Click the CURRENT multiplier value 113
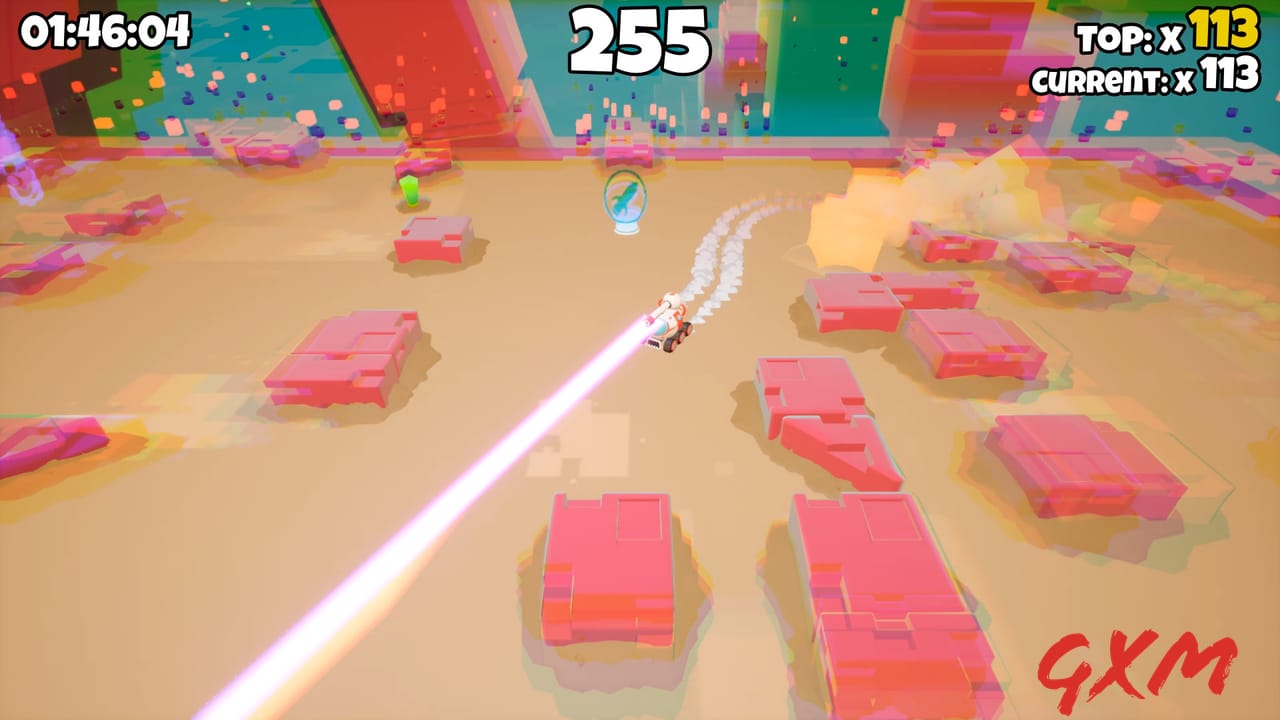This screenshot has width=1280, height=720. pos(1230,74)
